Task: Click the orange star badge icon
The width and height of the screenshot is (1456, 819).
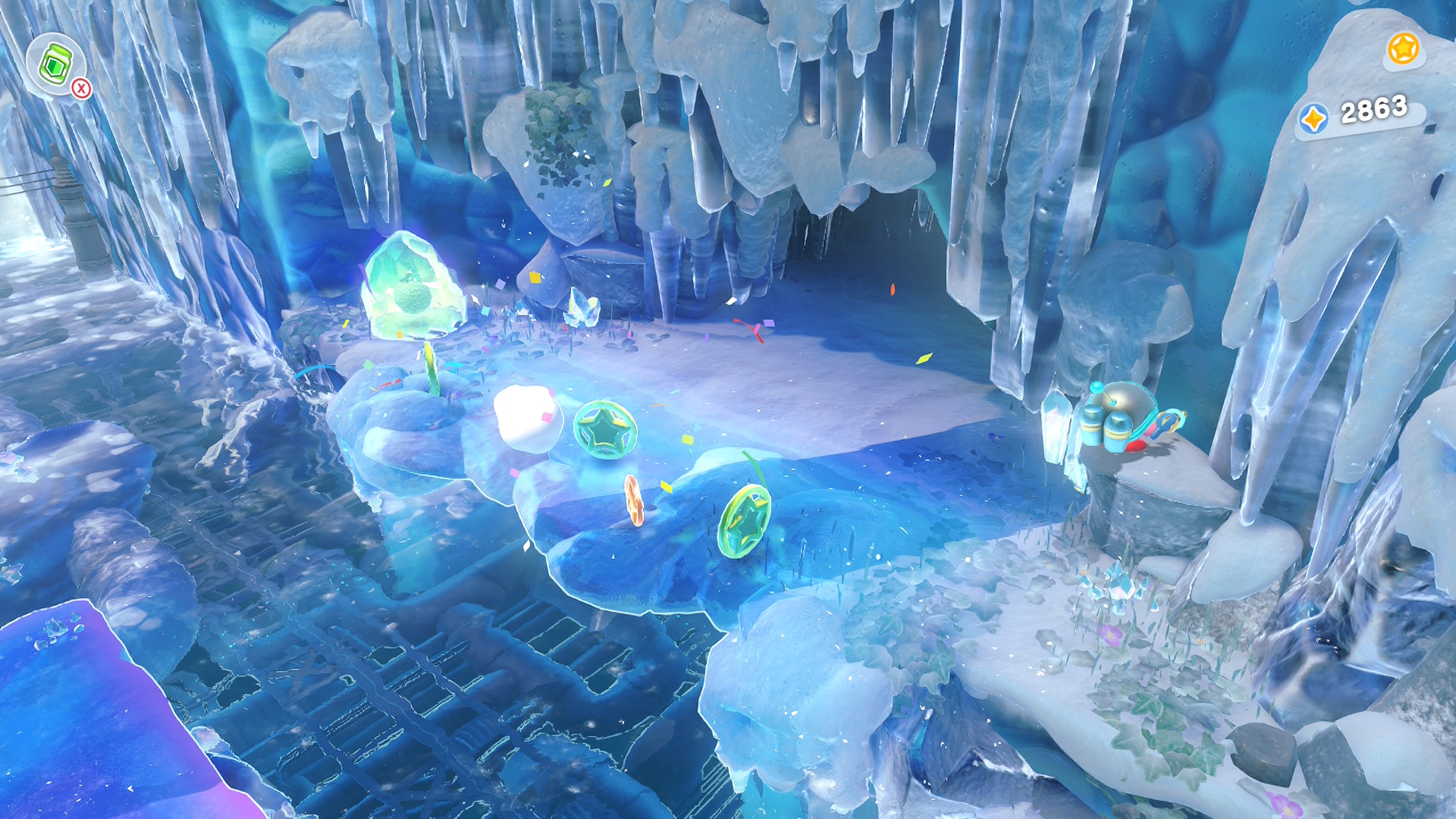Action: click(1402, 49)
